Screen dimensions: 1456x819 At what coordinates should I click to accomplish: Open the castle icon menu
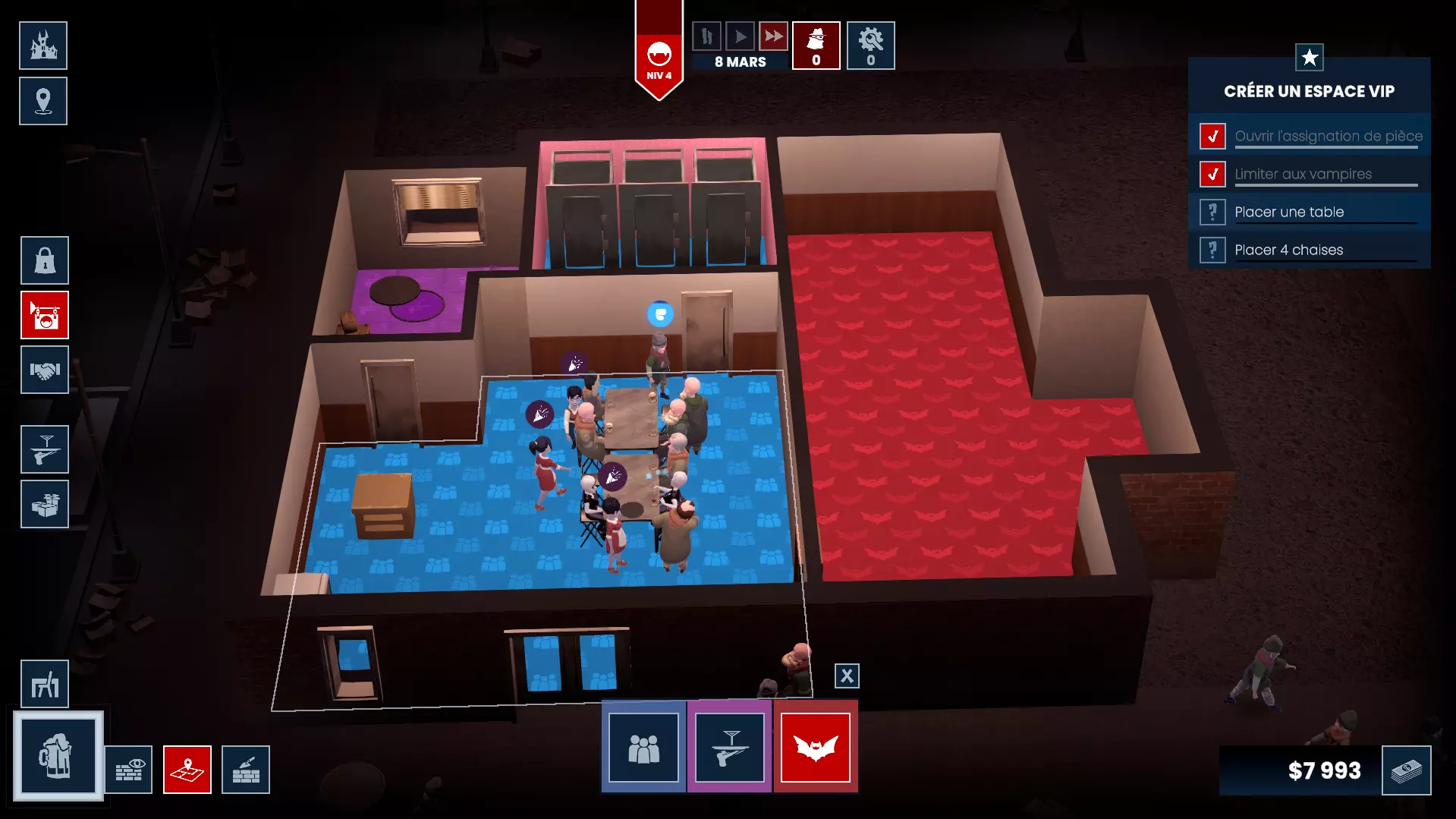coord(43,46)
